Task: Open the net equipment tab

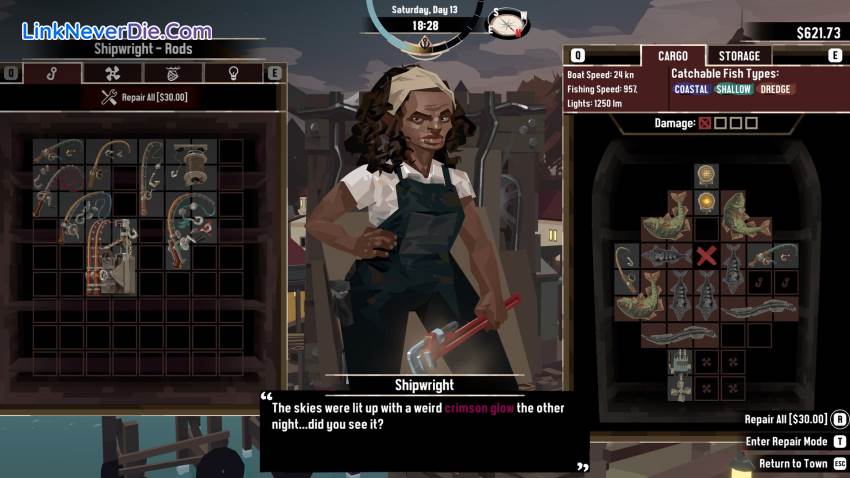Action: tap(173, 73)
